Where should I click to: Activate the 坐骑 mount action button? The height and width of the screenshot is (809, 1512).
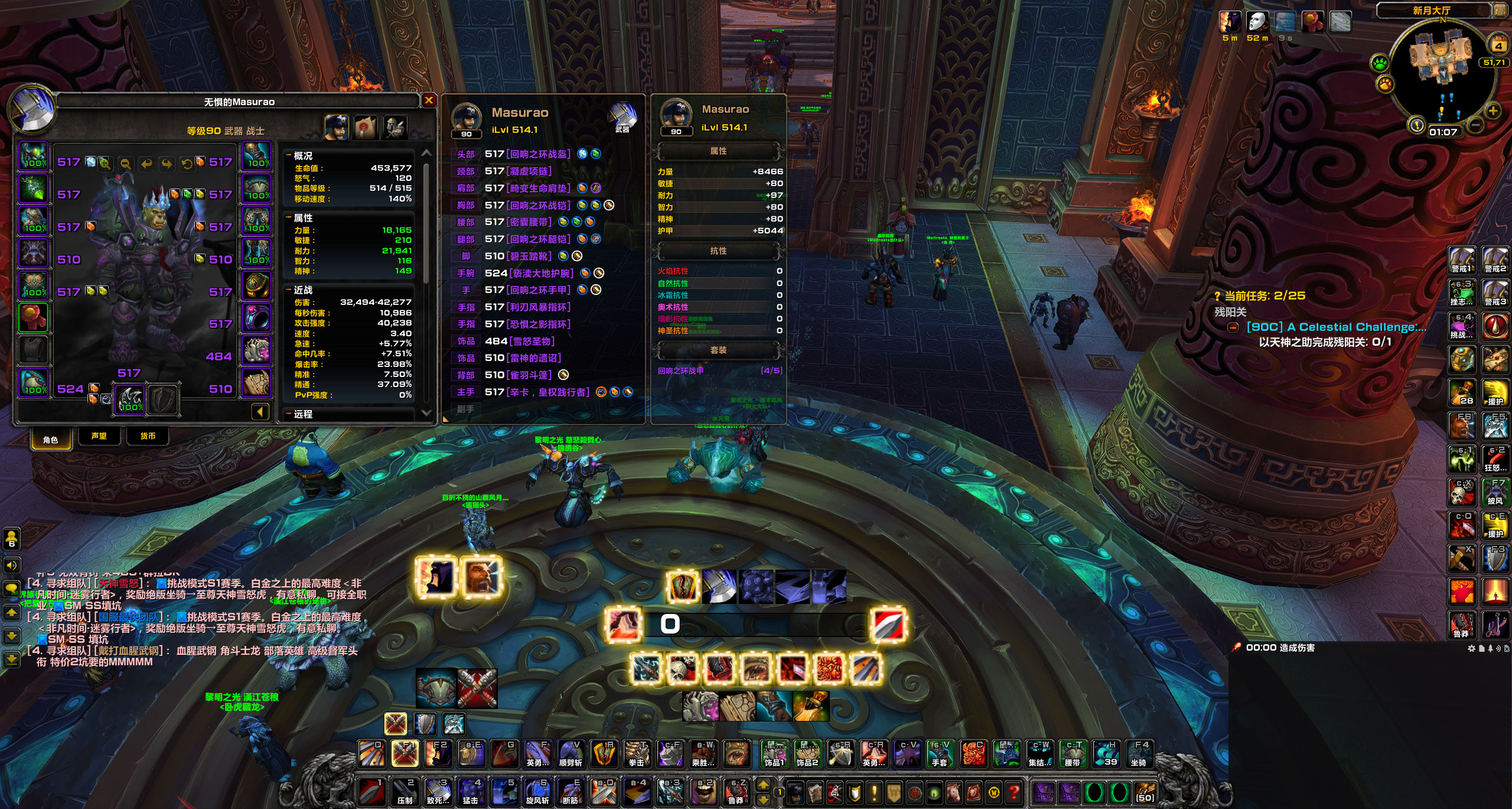point(1139,754)
